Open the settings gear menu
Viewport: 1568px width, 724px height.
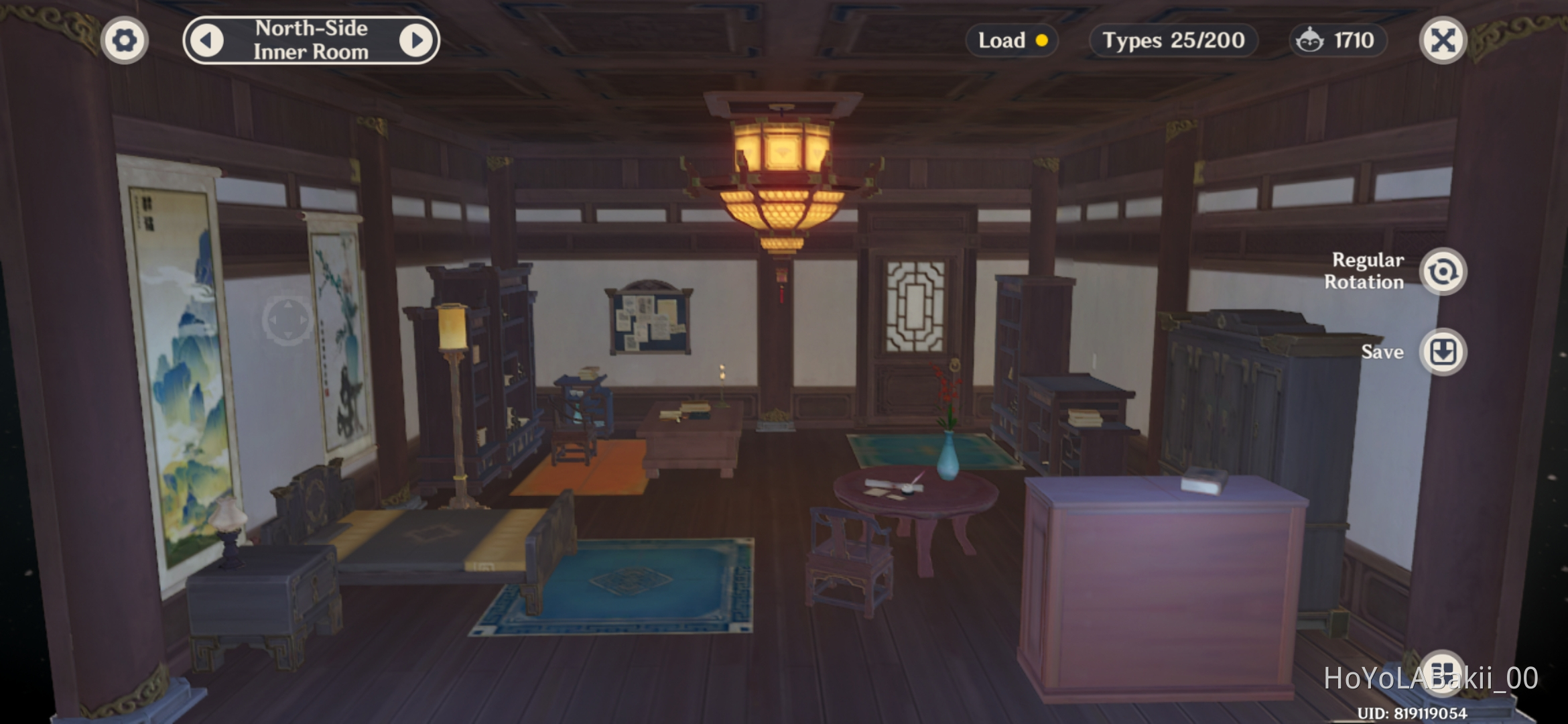point(125,40)
